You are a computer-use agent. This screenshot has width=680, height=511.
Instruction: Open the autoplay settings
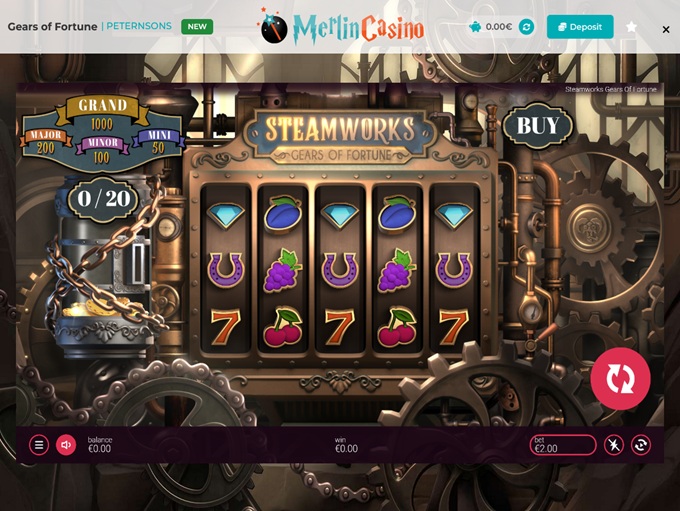pos(641,445)
